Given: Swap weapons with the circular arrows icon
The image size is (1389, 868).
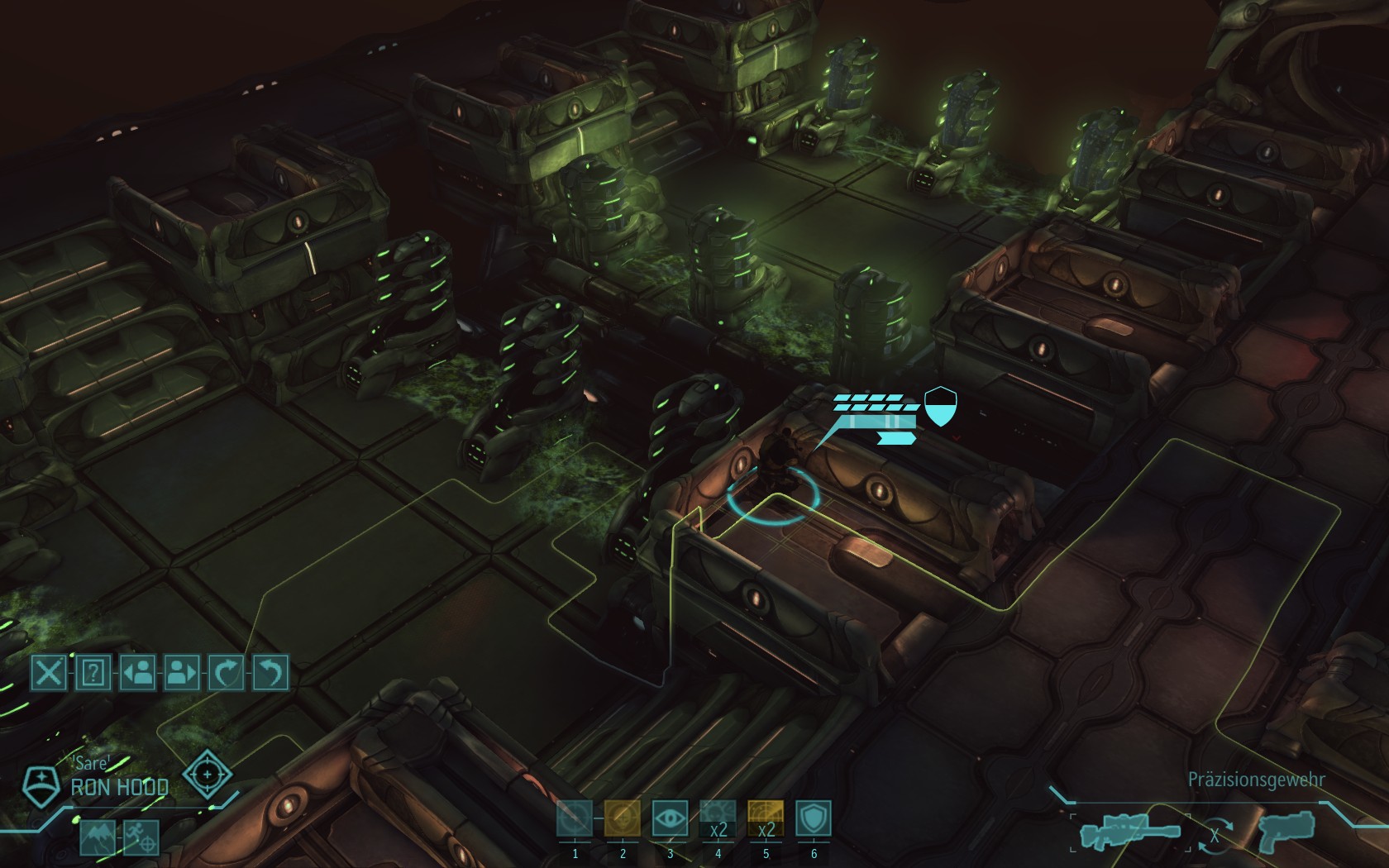Looking at the screenshot, I should 1215,835.
